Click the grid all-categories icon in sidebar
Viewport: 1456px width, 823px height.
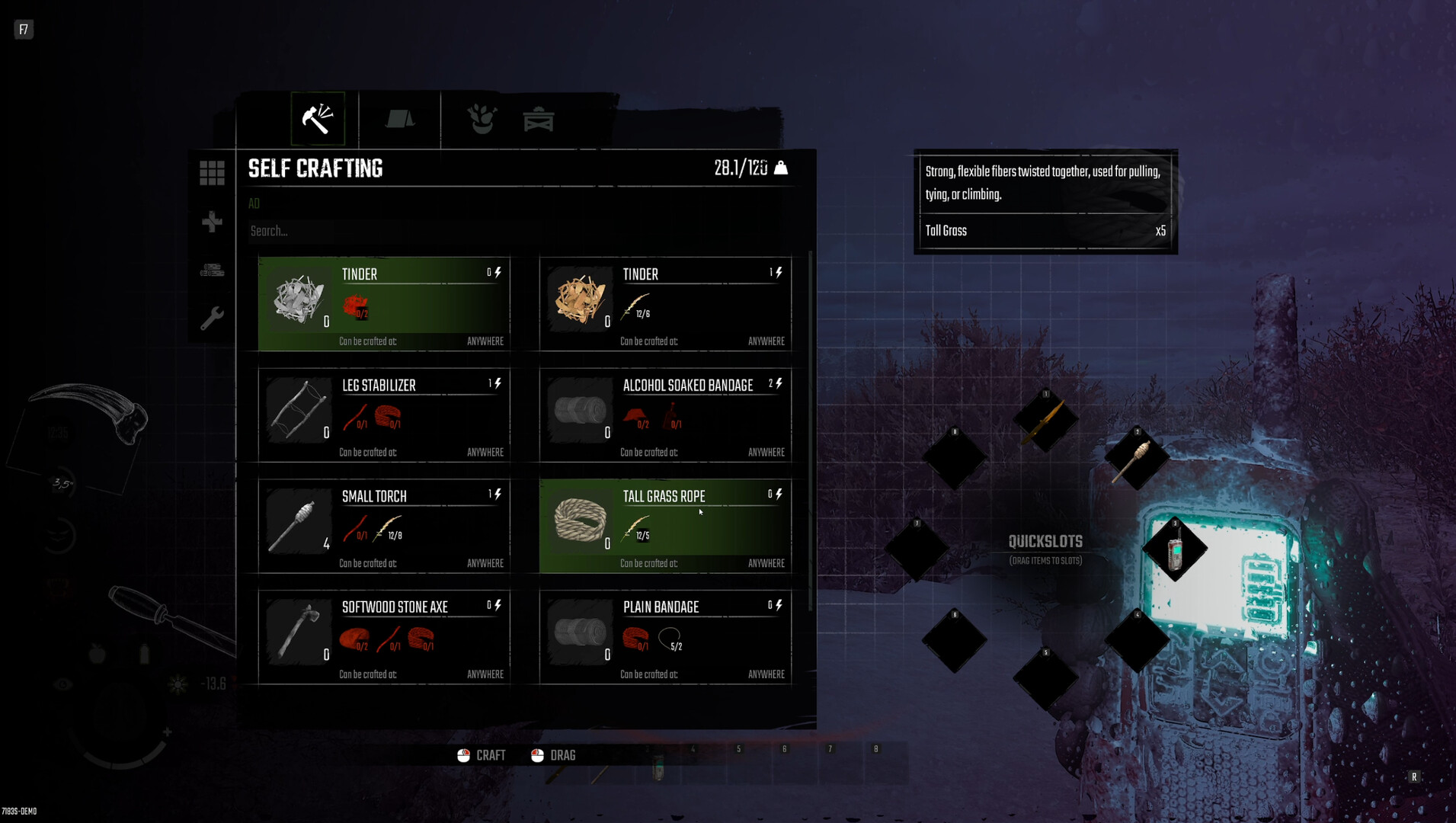point(211,172)
